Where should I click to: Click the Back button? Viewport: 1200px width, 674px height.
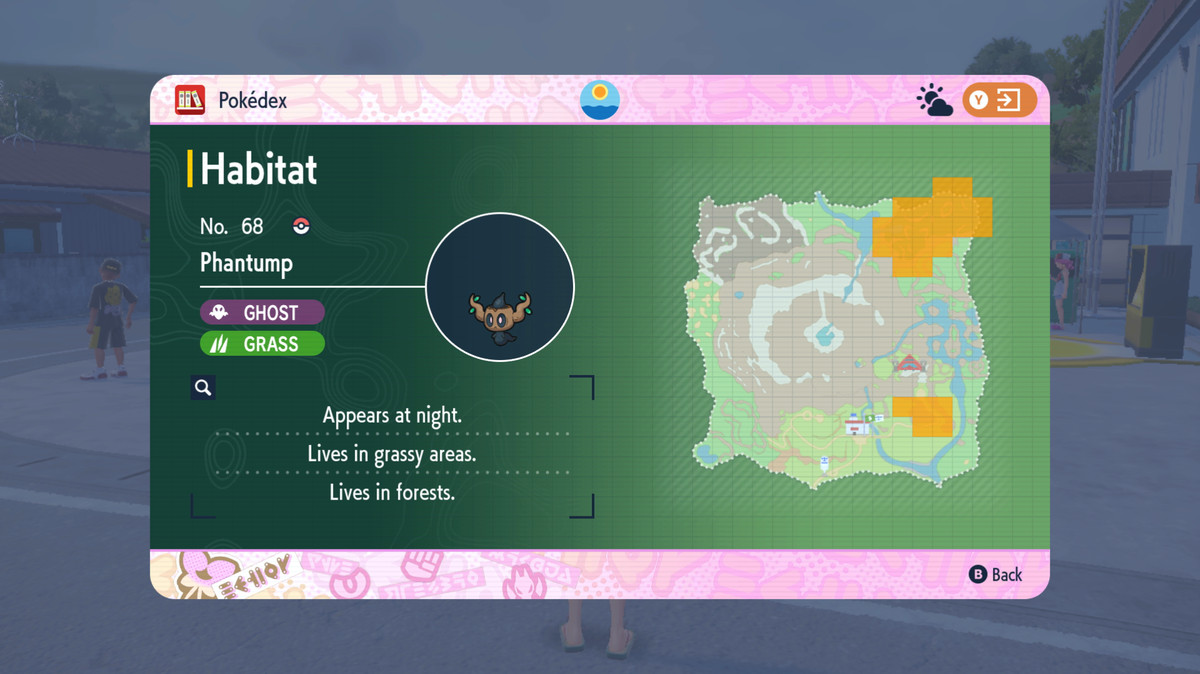click(x=996, y=574)
